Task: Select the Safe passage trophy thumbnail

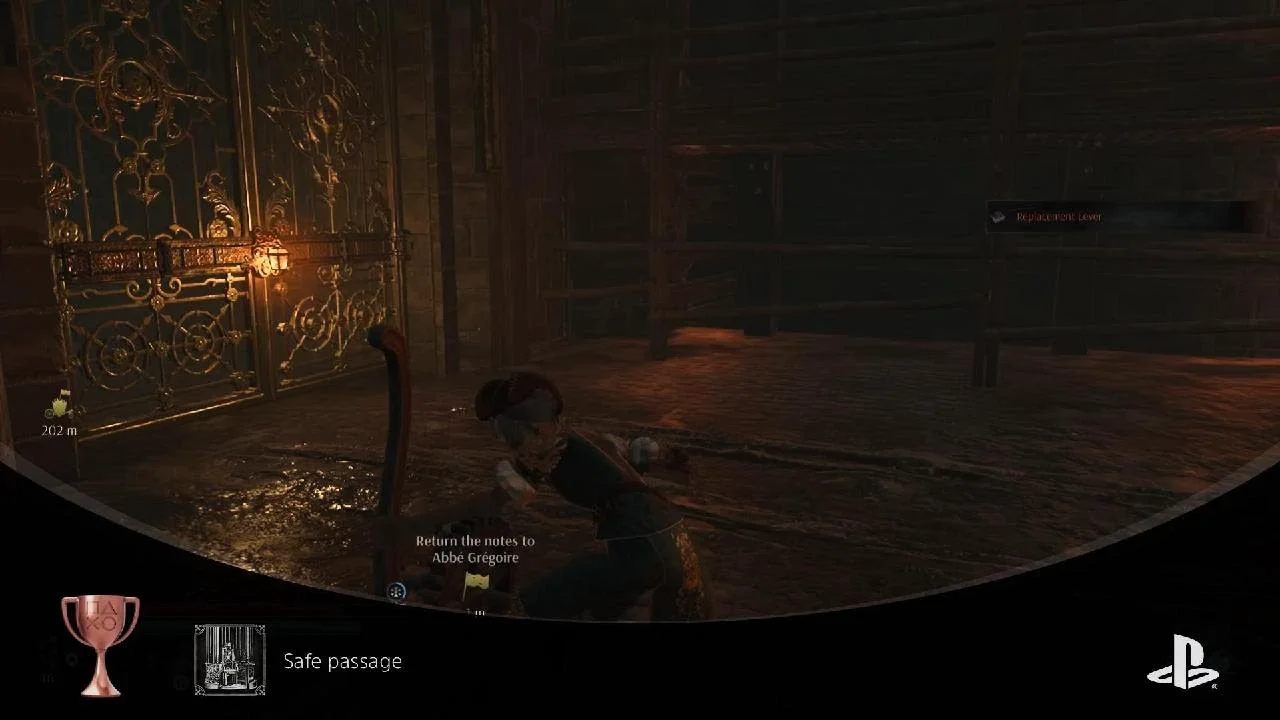Action: click(230, 660)
